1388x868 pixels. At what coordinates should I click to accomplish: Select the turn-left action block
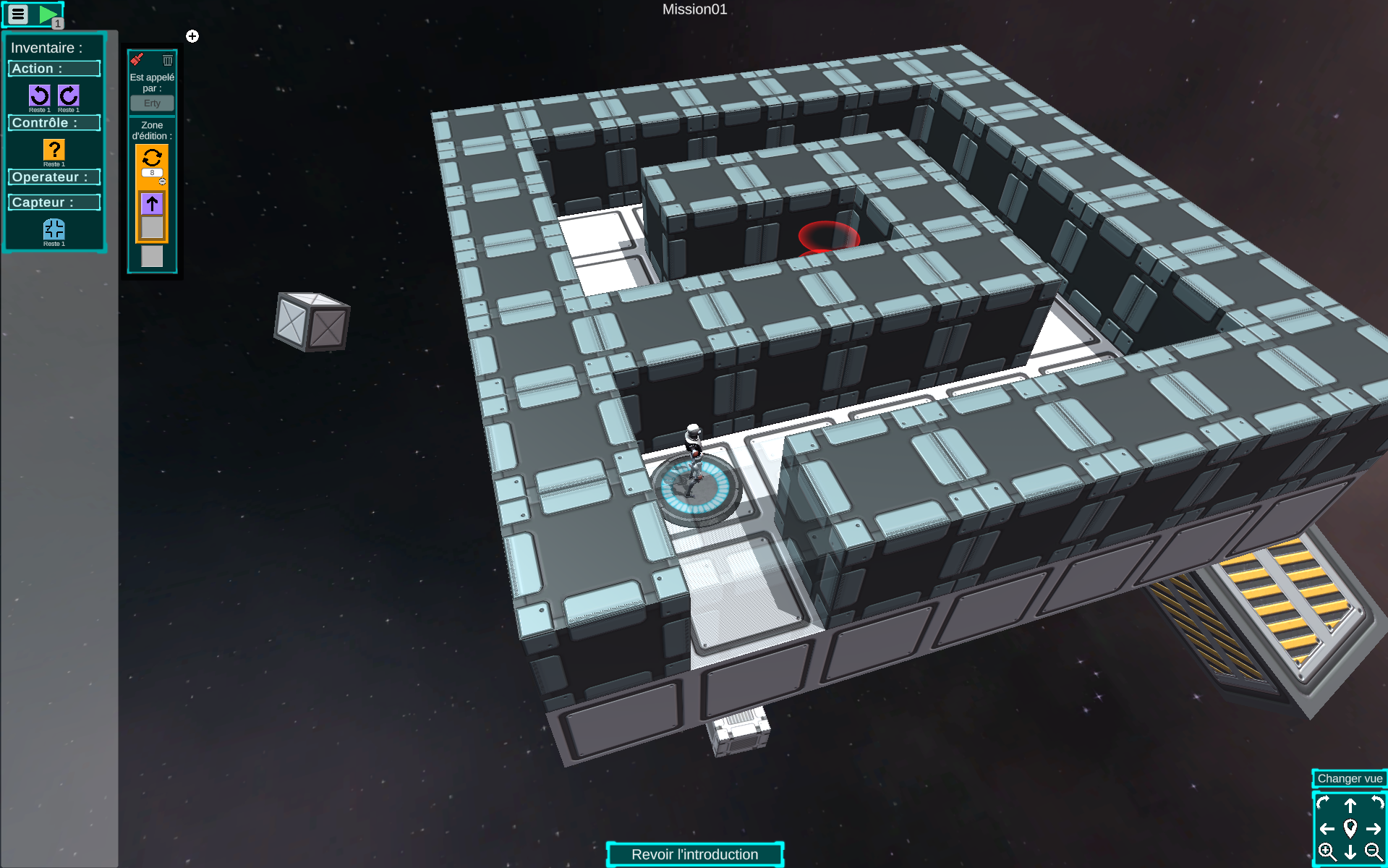pyautogui.click(x=40, y=95)
